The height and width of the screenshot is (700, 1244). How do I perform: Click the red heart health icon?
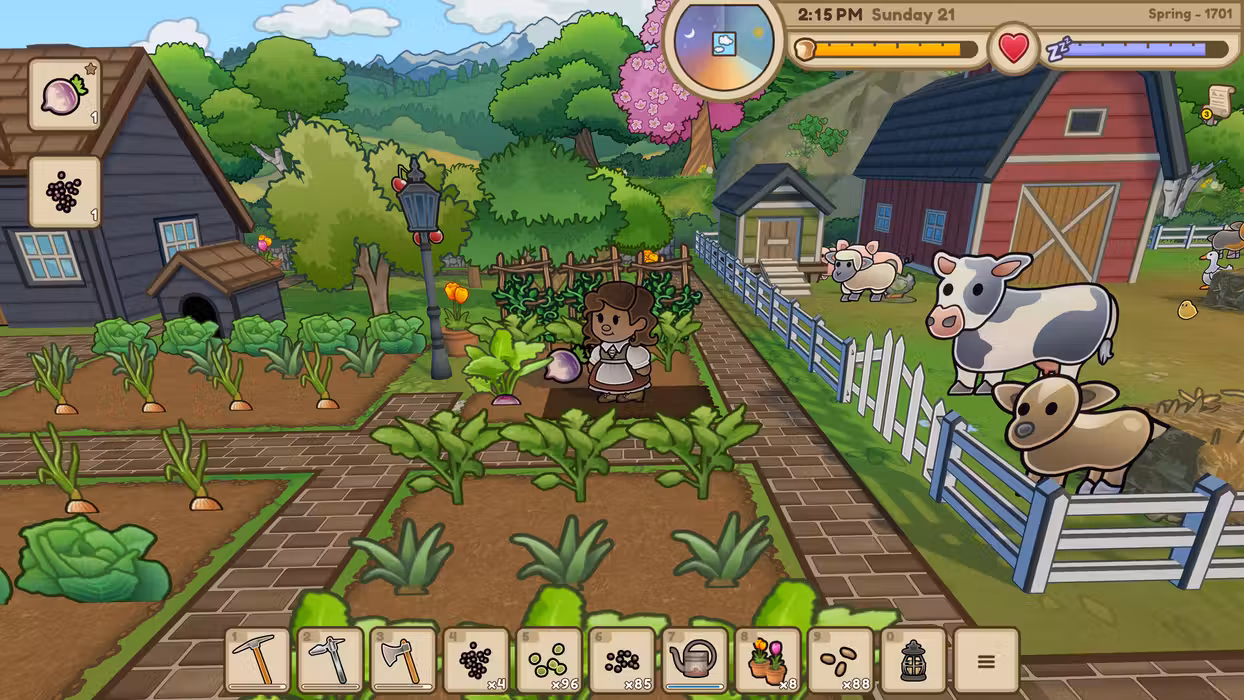1014,48
